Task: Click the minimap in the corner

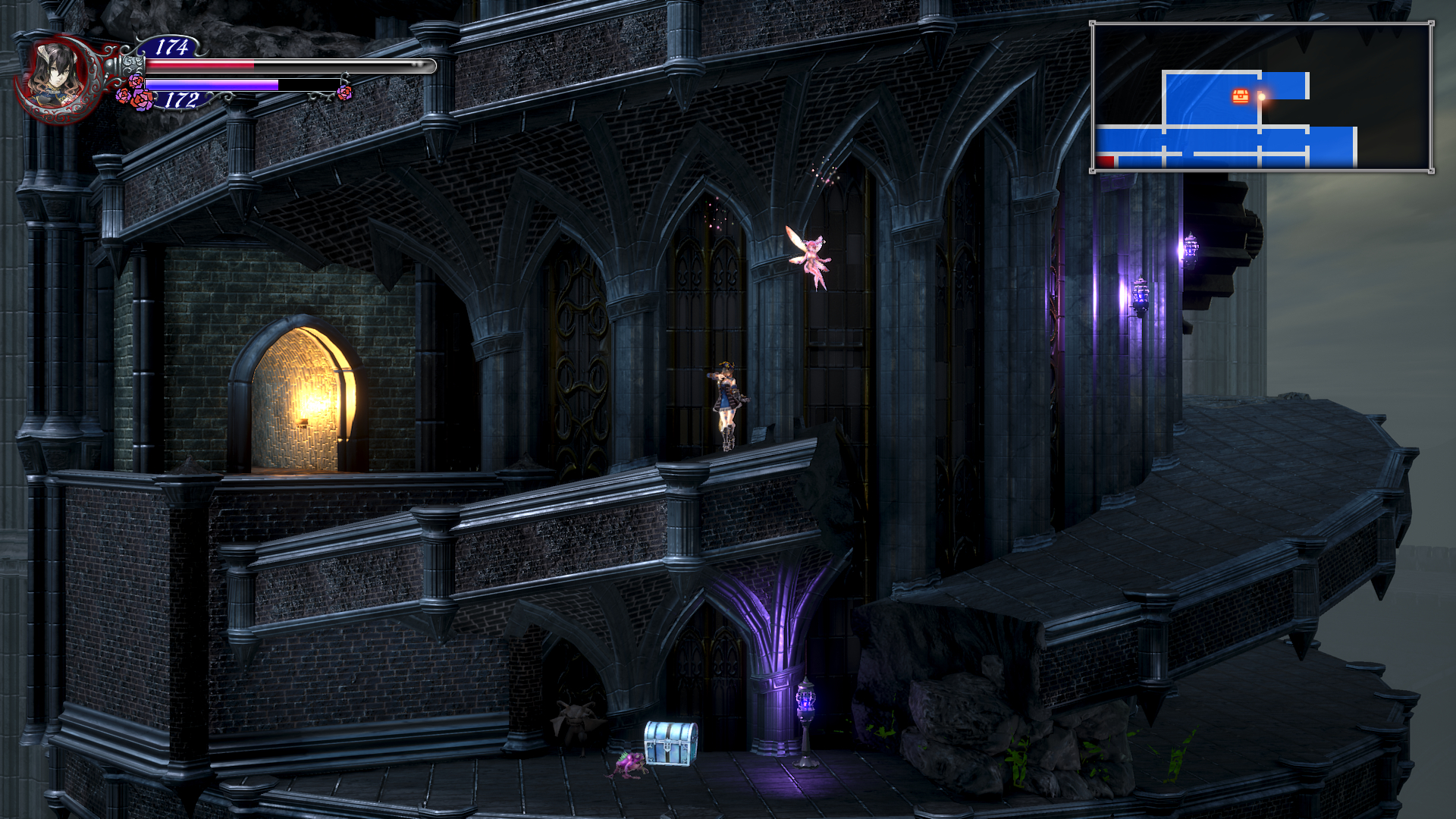Action: click(1262, 97)
